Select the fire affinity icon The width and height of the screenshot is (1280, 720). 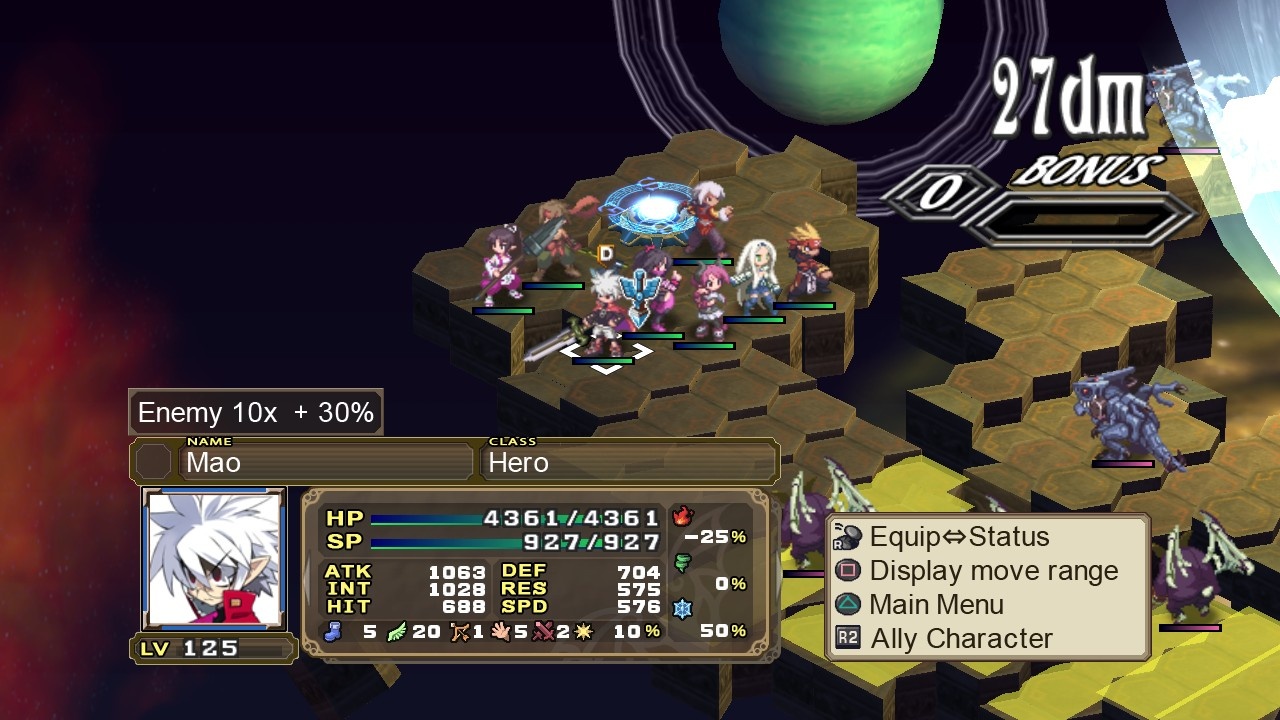click(x=682, y=516)
